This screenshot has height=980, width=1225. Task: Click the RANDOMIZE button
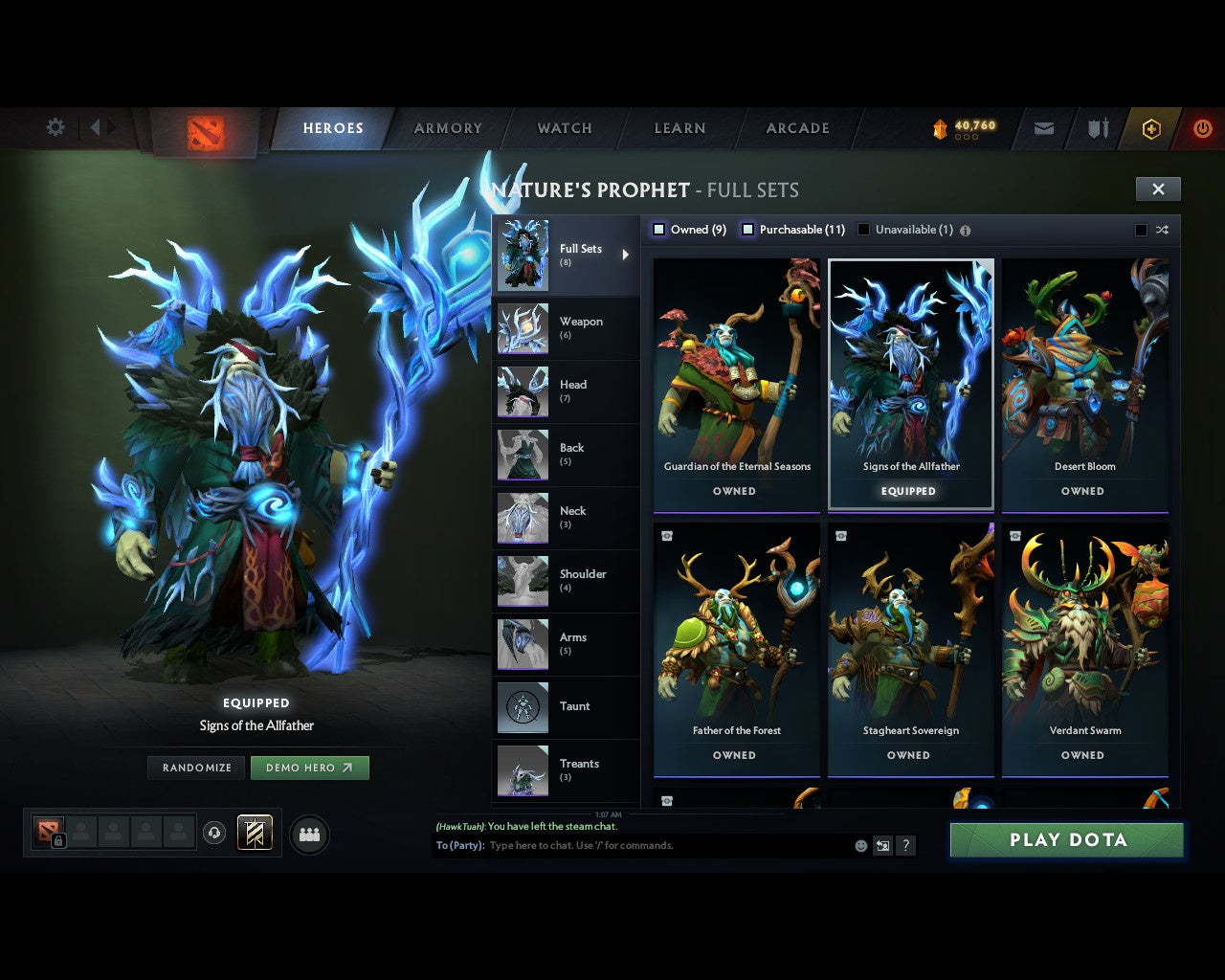click(195, 767)
